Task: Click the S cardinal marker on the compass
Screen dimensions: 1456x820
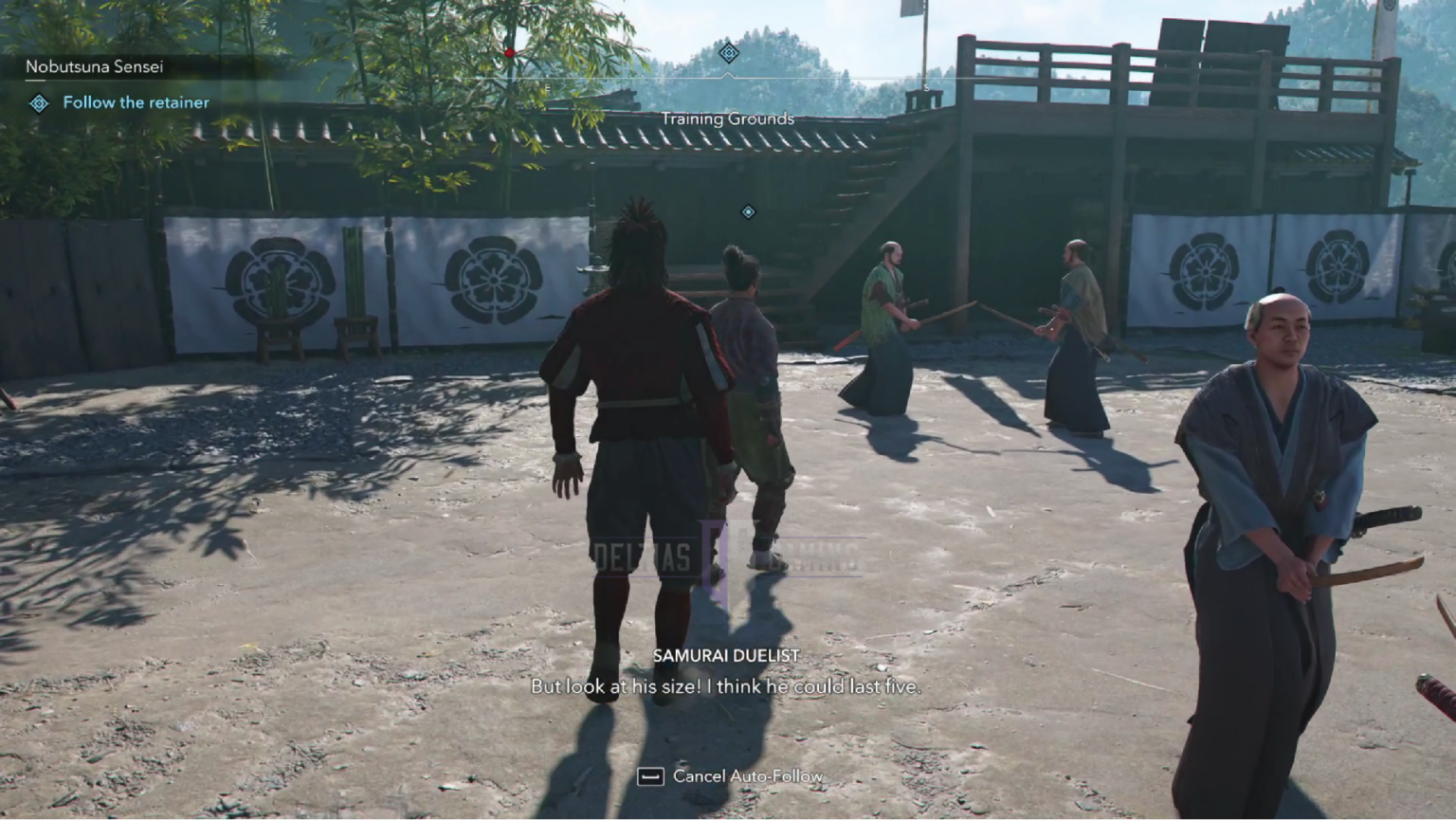Action: coord(926,86)
